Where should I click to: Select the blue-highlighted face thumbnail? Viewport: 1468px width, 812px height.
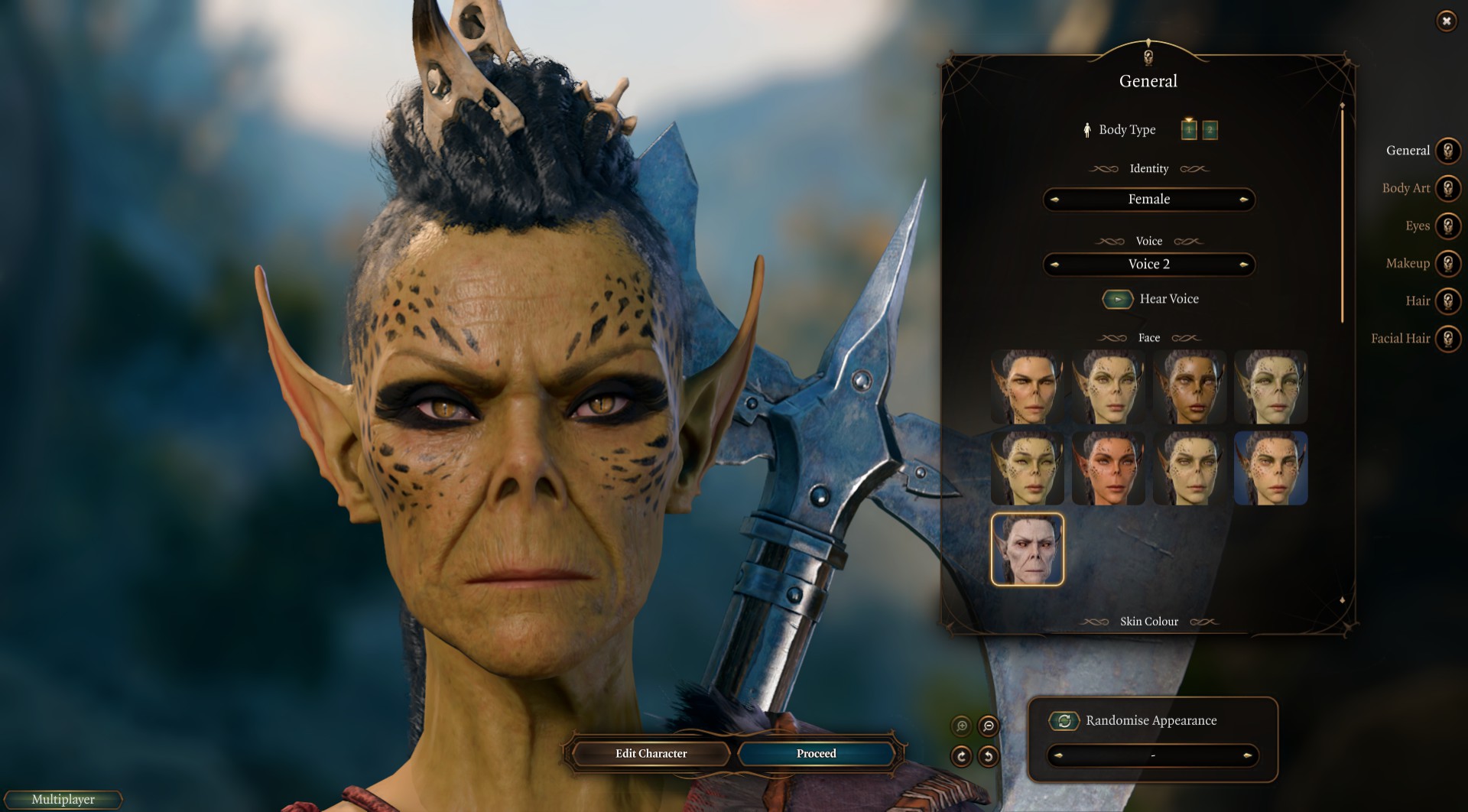(x=1270, y=468)
